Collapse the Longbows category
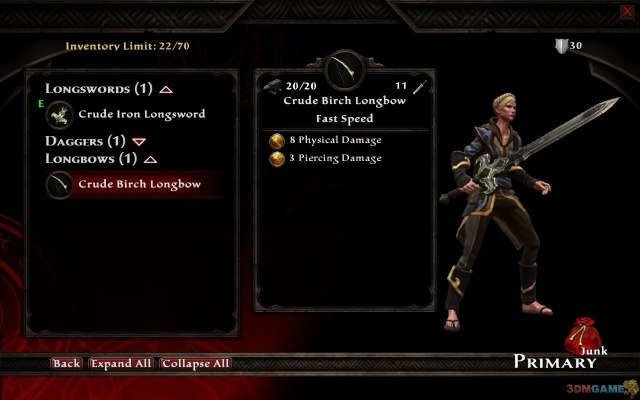 click(x=150, y=159)
